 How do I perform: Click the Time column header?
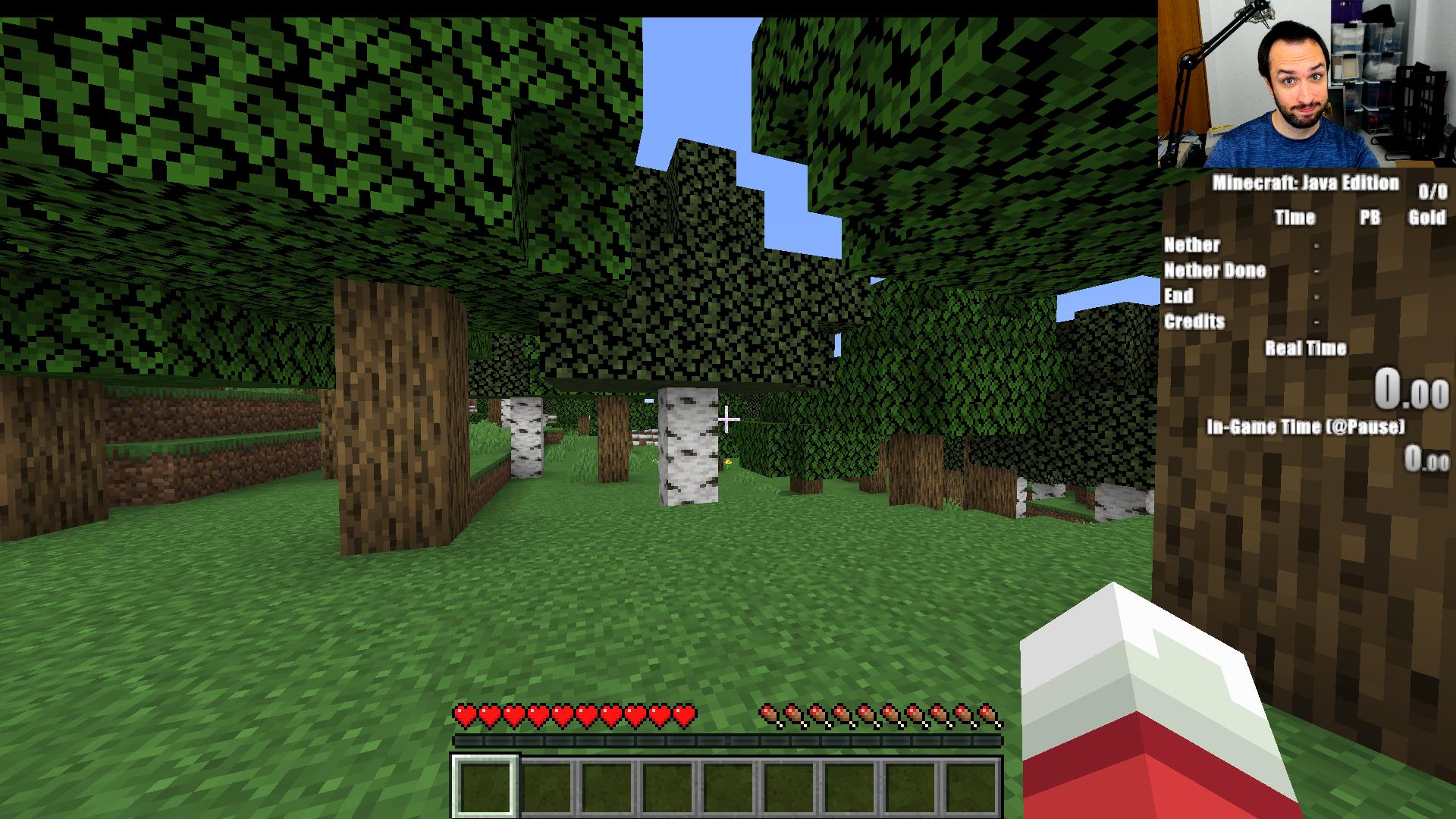click(x=1296, y=218)
